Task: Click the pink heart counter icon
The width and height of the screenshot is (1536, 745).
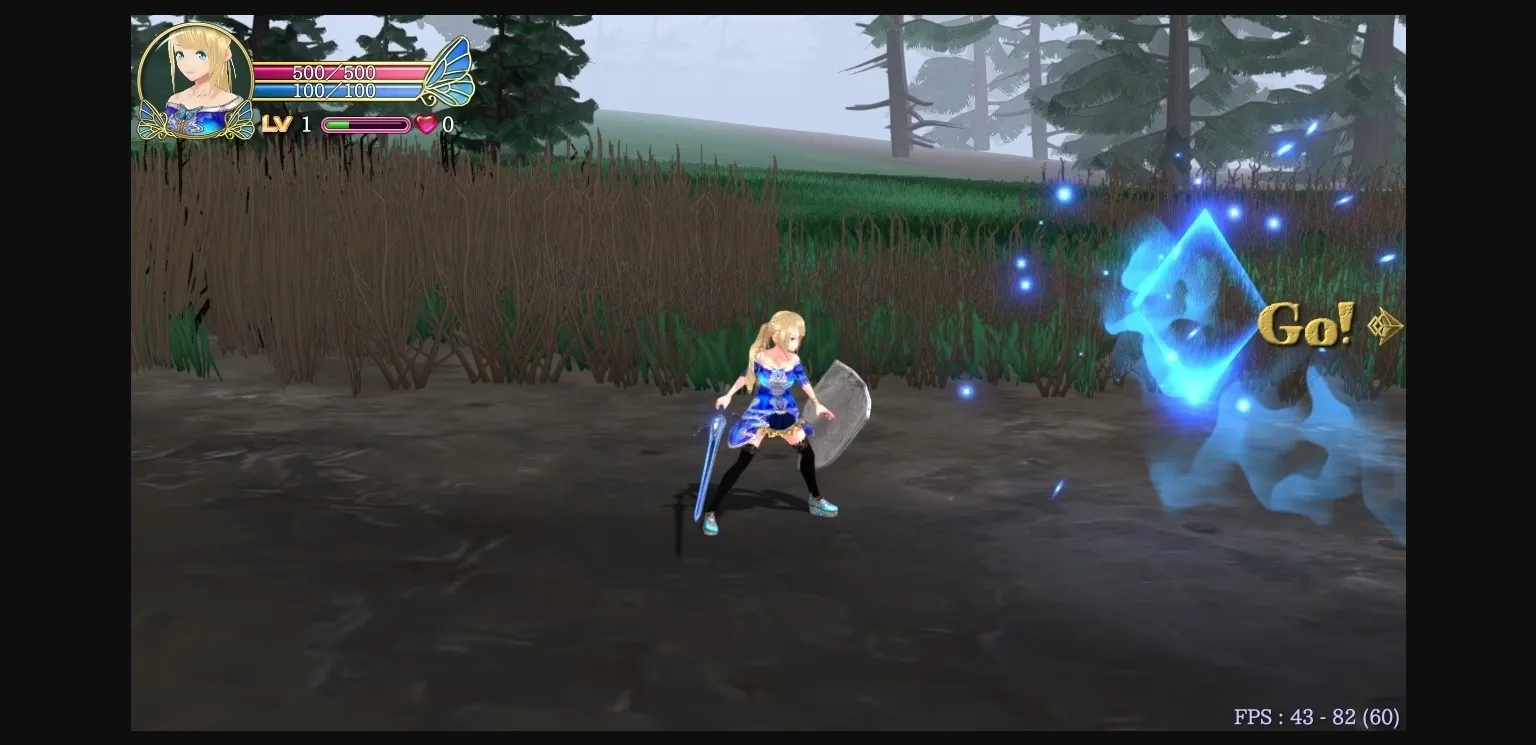Action: point(426,124)
